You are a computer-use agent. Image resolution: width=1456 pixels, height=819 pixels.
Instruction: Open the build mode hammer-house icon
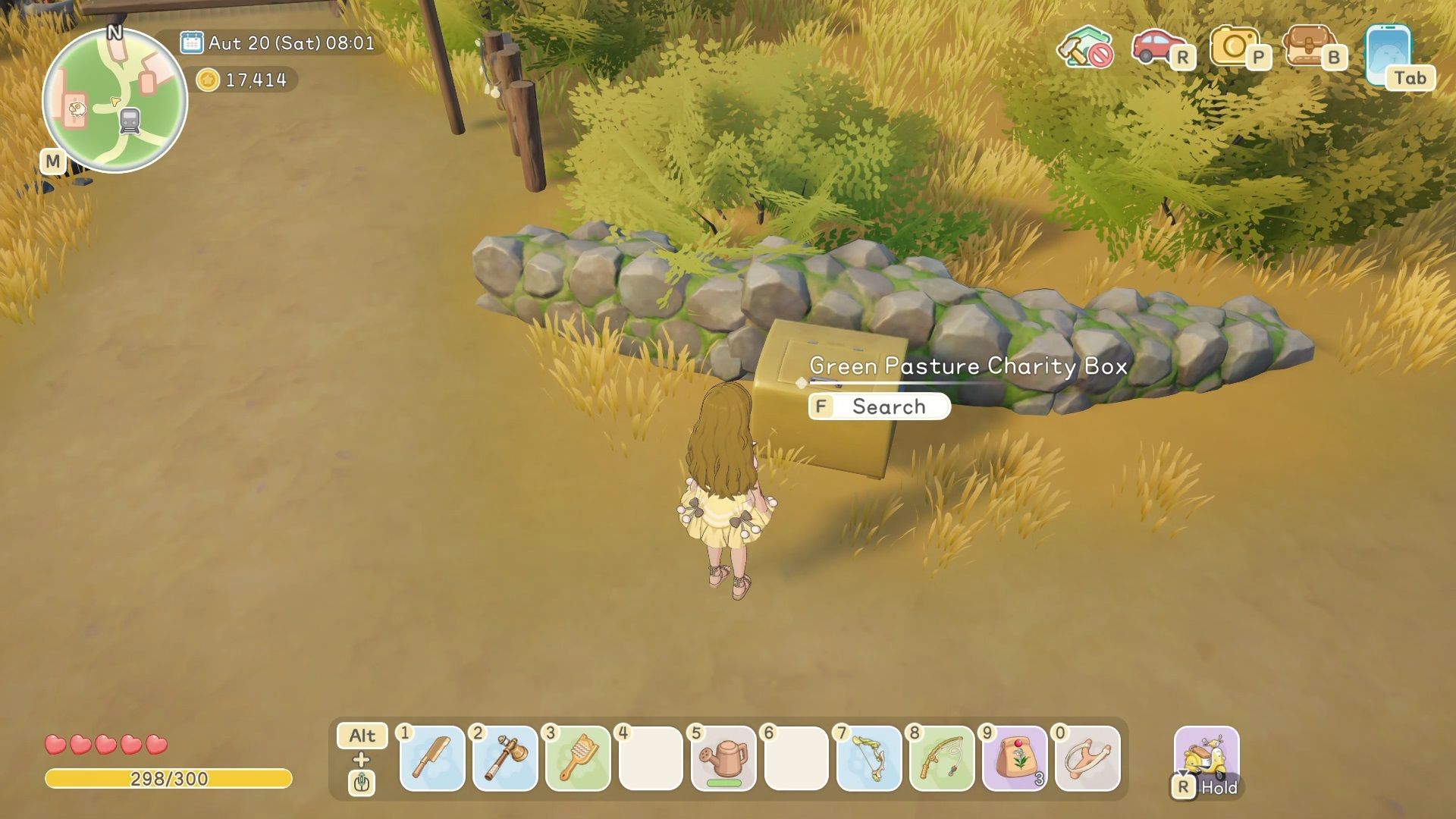[x=1084, y=47]
